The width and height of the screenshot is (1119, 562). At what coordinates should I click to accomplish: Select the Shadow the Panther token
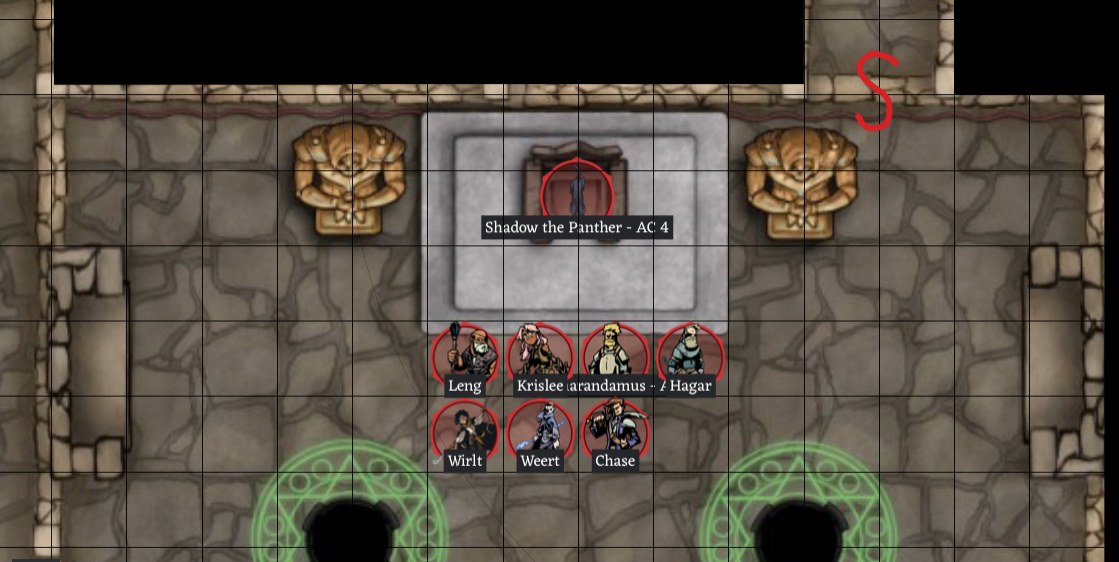(577, 191)
